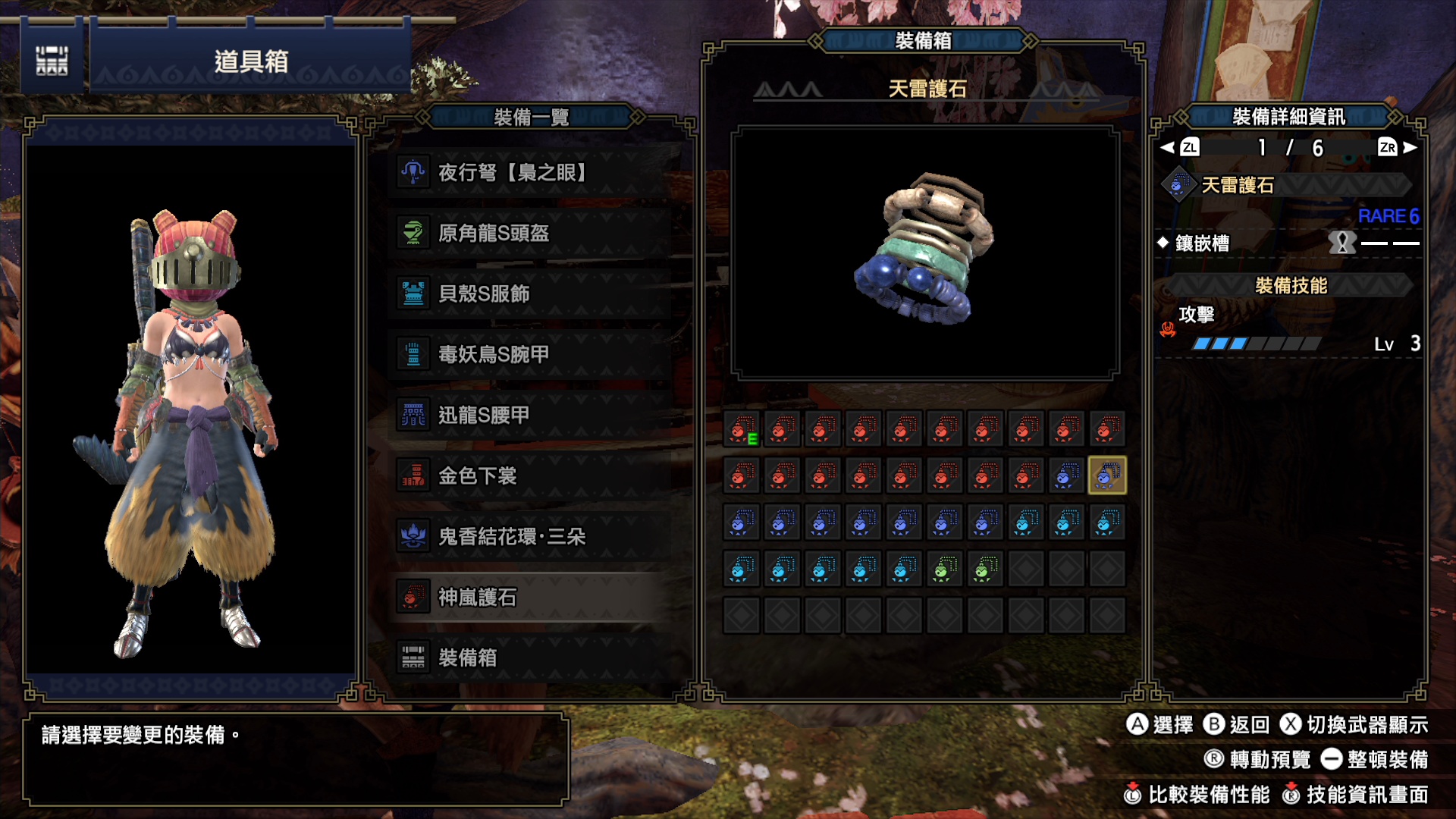Click the 道具箱 item box header icon

pos(52,61)
